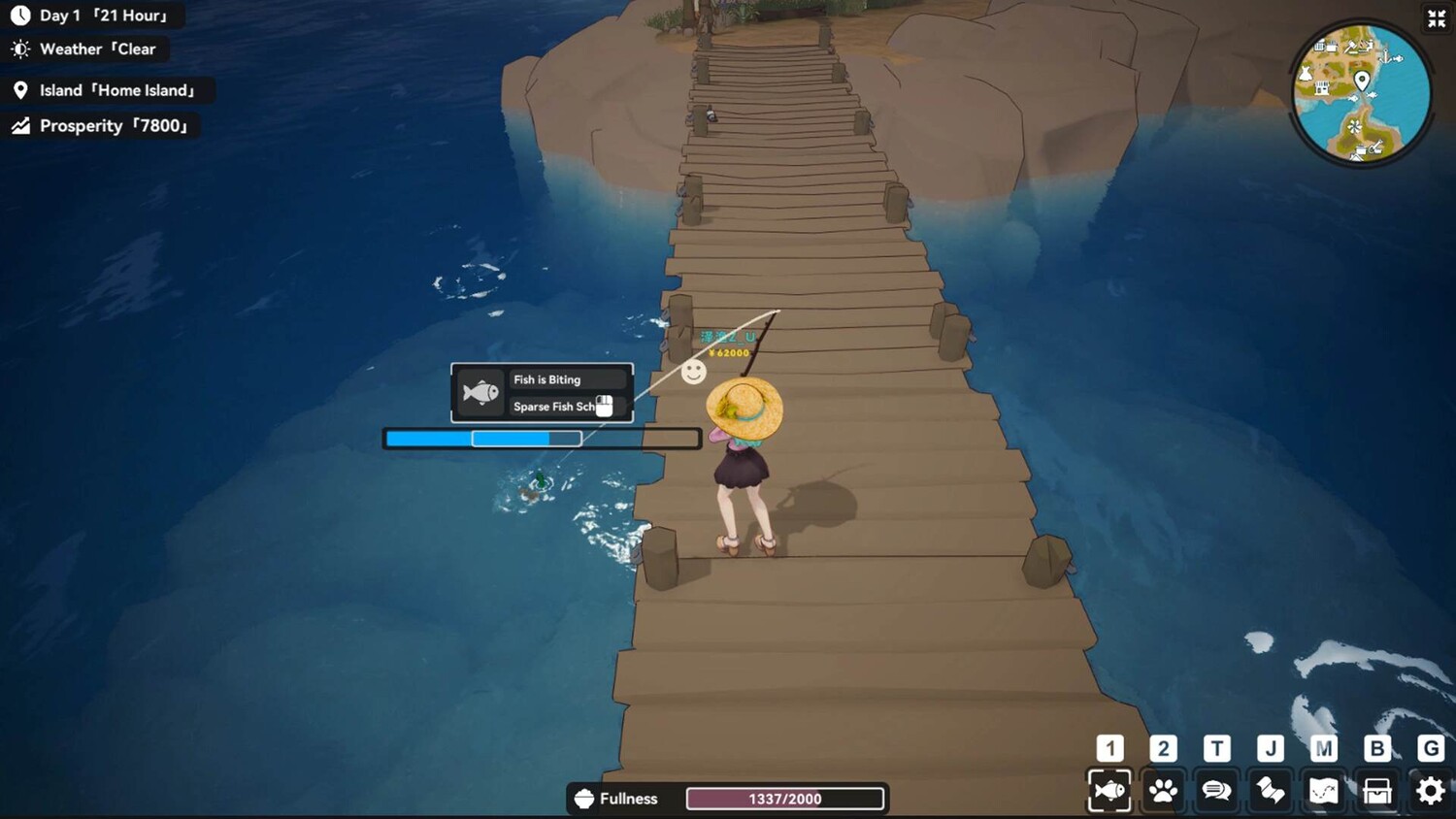Click the storefront marker on minimap
The height and width of the screenshot is (819, 1456).
click(x=1321, y=88)
